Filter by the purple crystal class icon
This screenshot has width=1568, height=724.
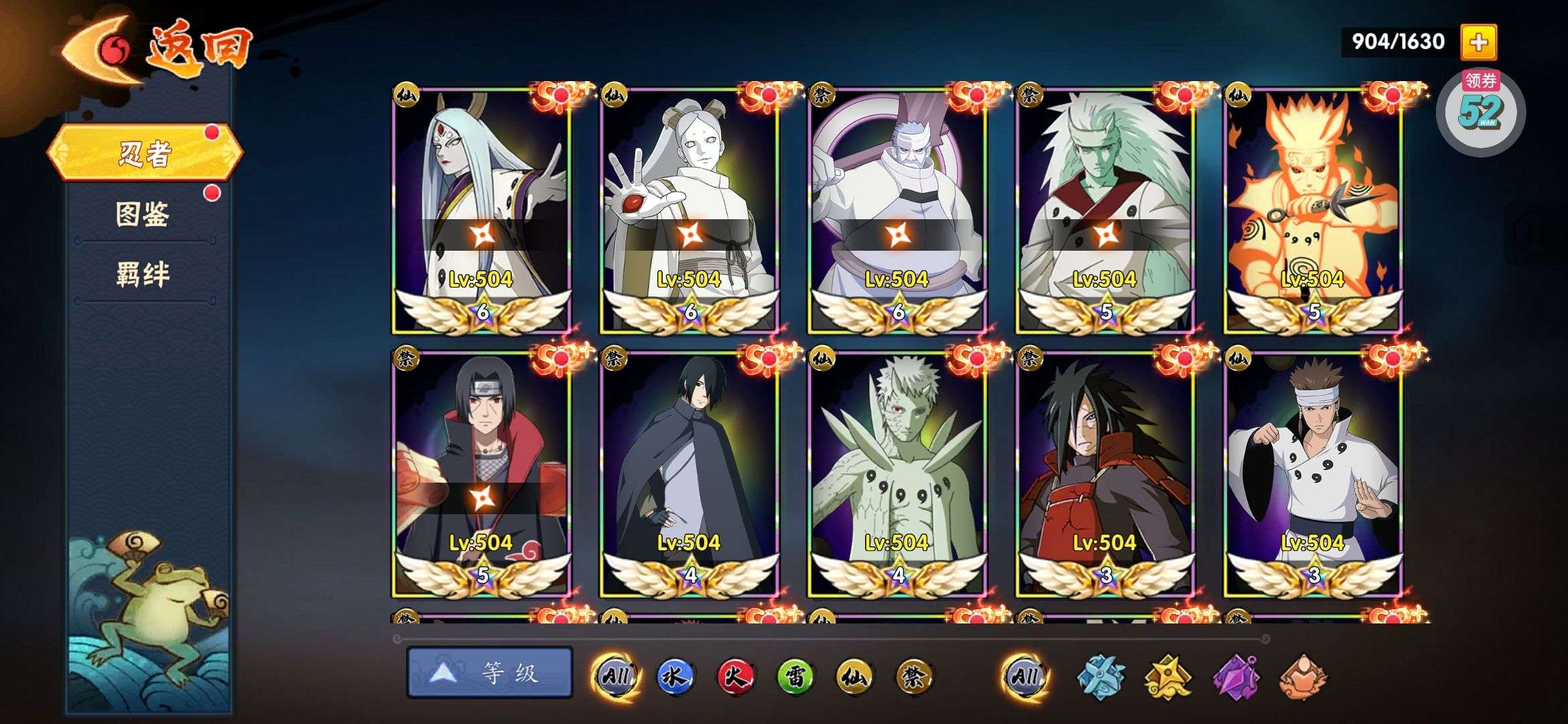tap(1237, 677)
